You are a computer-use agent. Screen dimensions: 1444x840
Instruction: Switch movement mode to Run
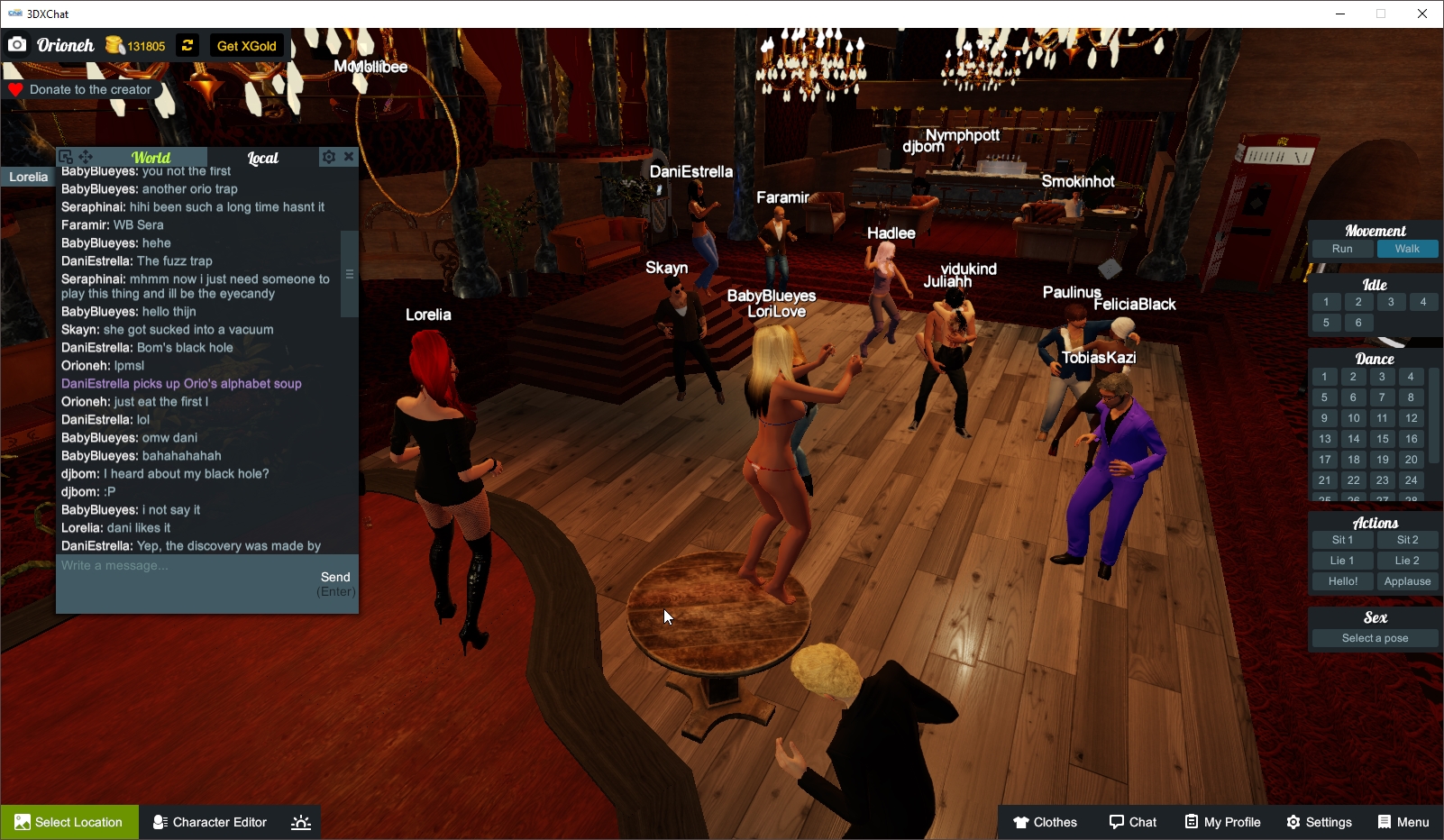[x=1341, y=248]
